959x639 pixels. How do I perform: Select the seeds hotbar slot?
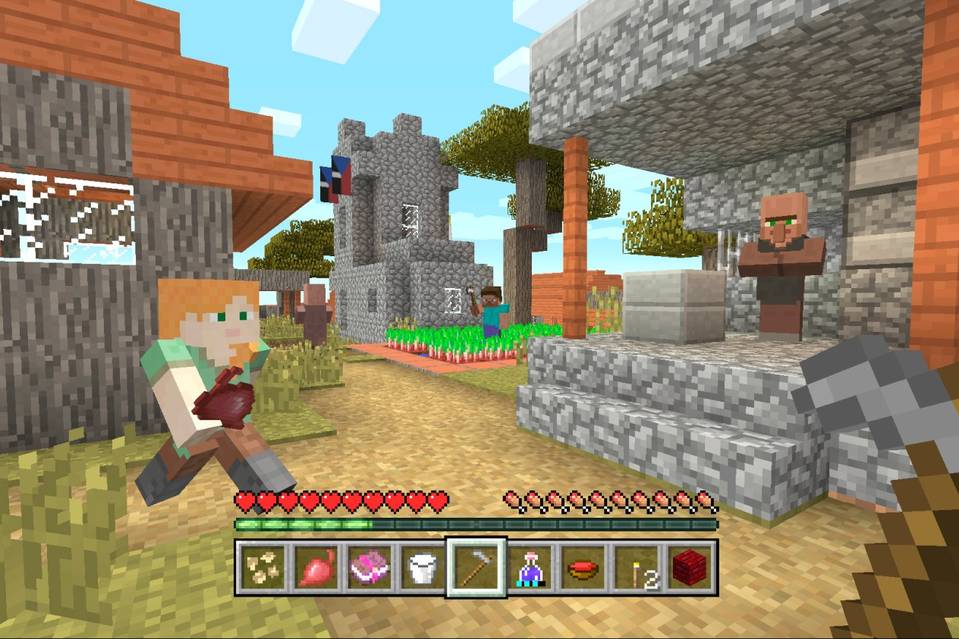(x=263, y=568)
